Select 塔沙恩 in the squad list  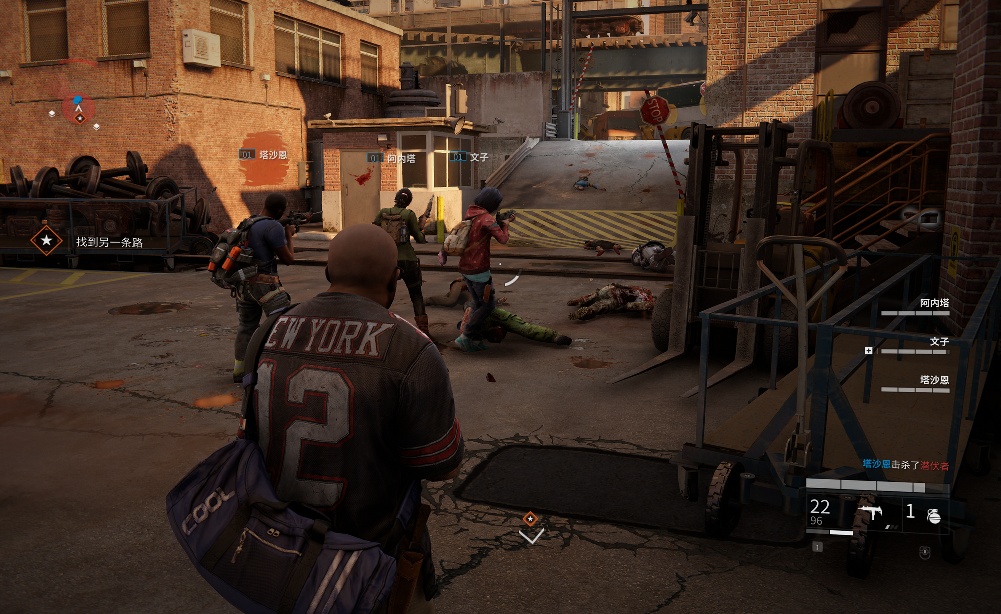click(x=934, y=380)
